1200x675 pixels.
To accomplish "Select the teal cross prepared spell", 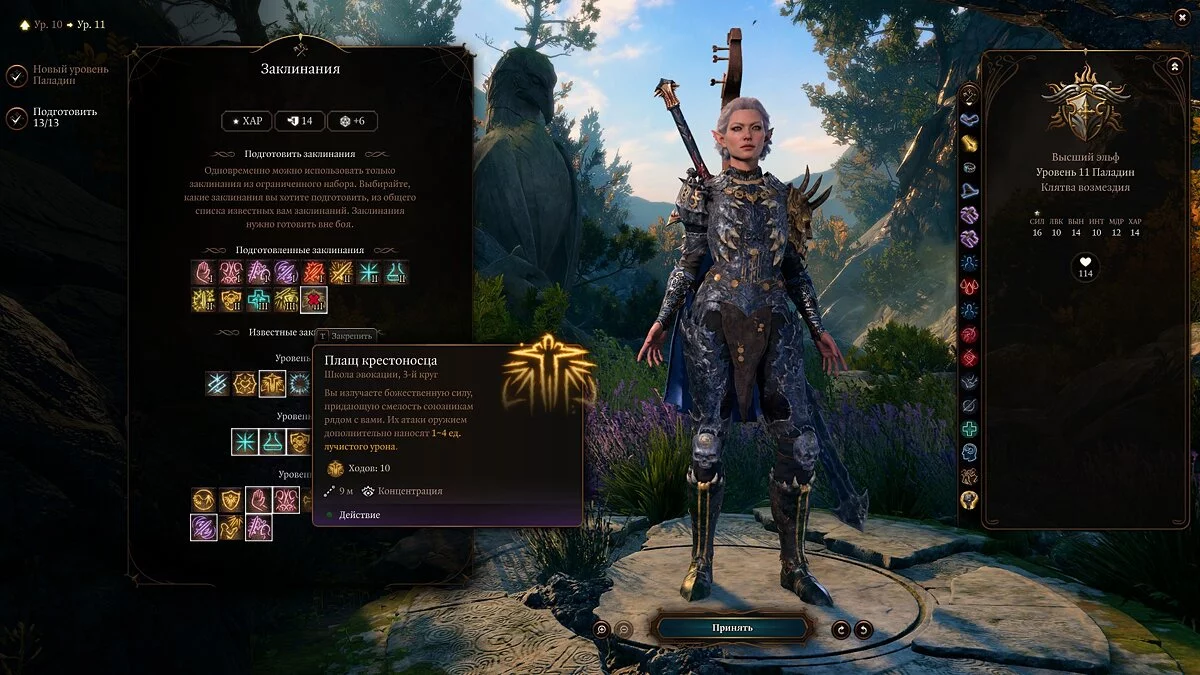I will point(259,299).
